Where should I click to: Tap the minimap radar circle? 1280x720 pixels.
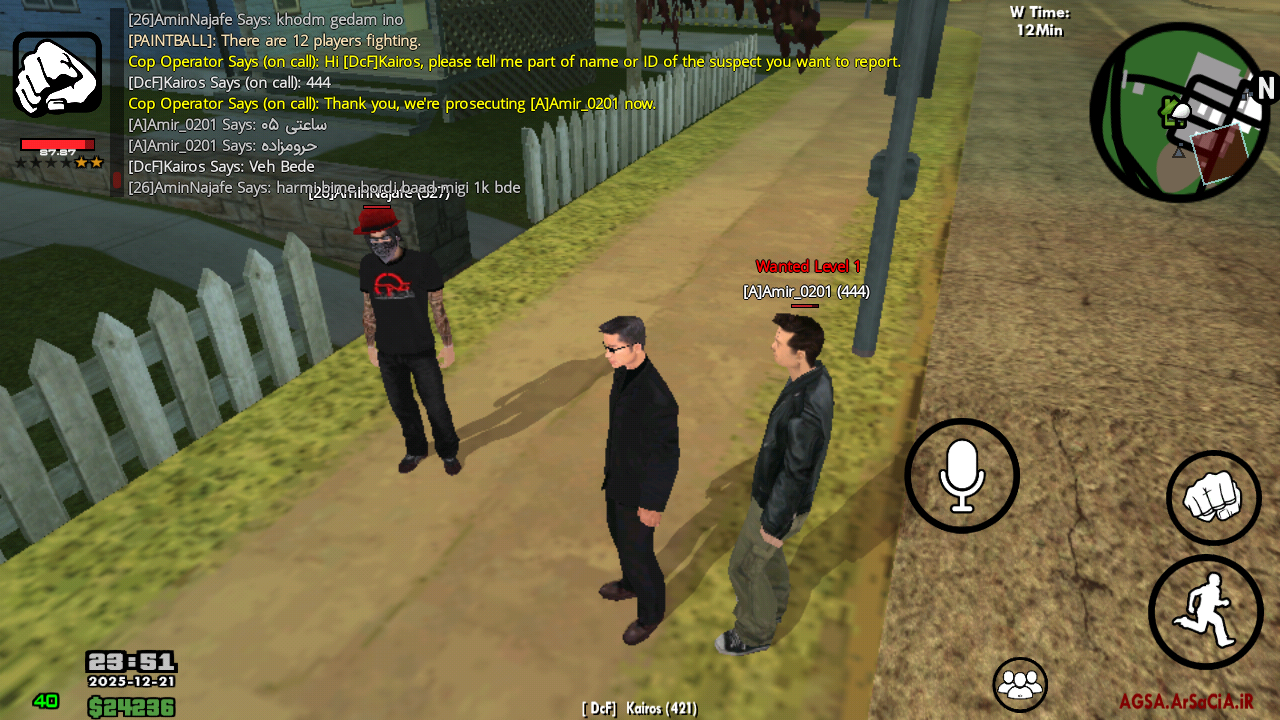pos(1180,110)
